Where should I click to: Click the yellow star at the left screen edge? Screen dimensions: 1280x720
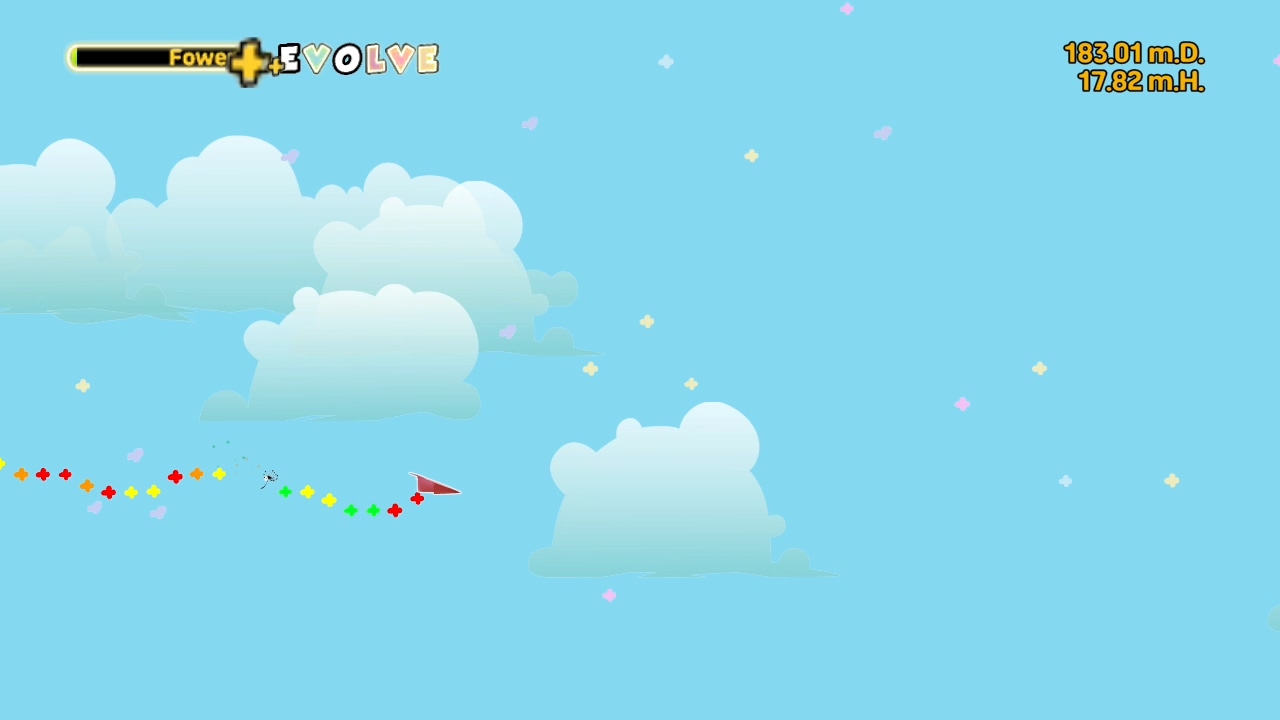3,464
